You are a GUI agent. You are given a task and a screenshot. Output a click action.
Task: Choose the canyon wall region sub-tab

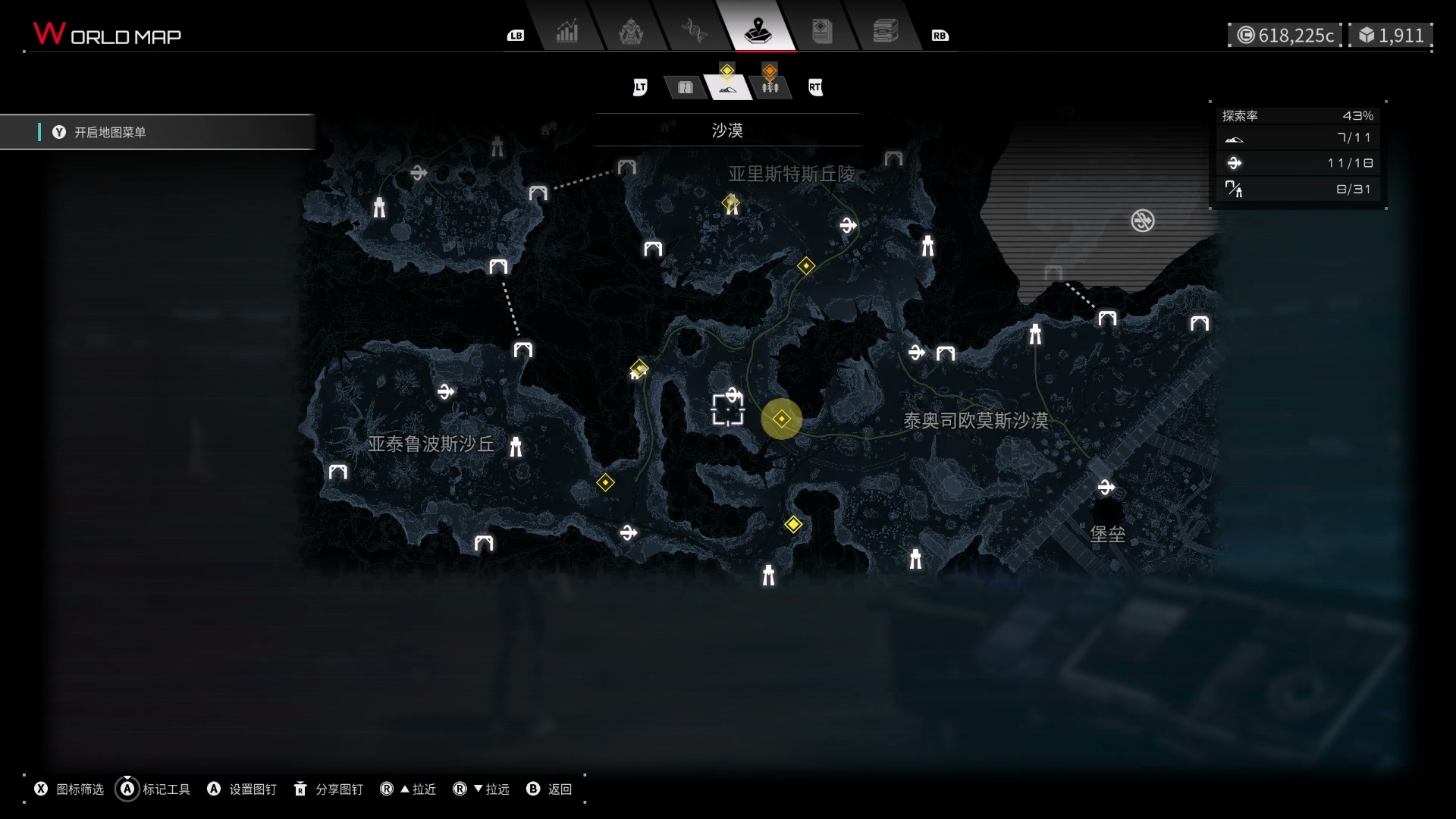[686, 88]
